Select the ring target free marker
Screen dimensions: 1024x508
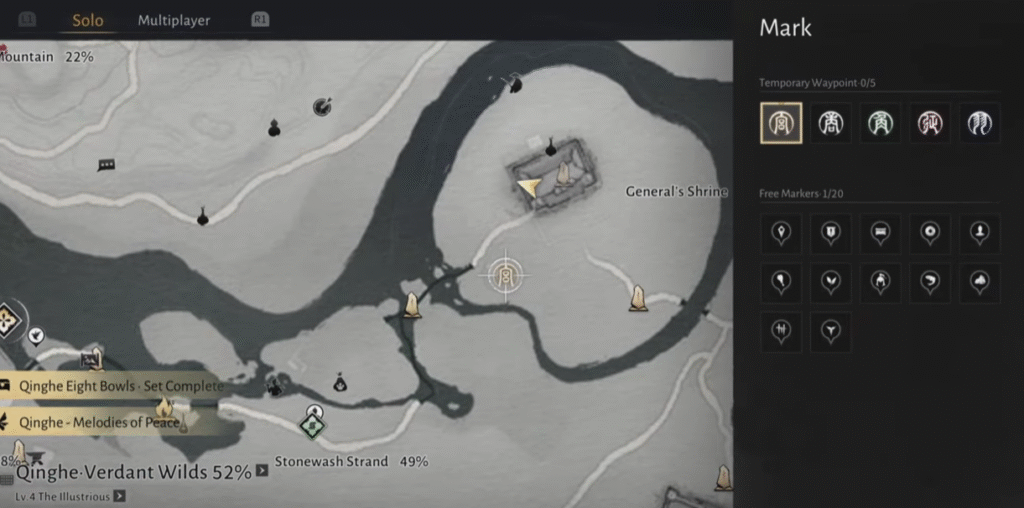pyautogui.click(x=930, y=233)
